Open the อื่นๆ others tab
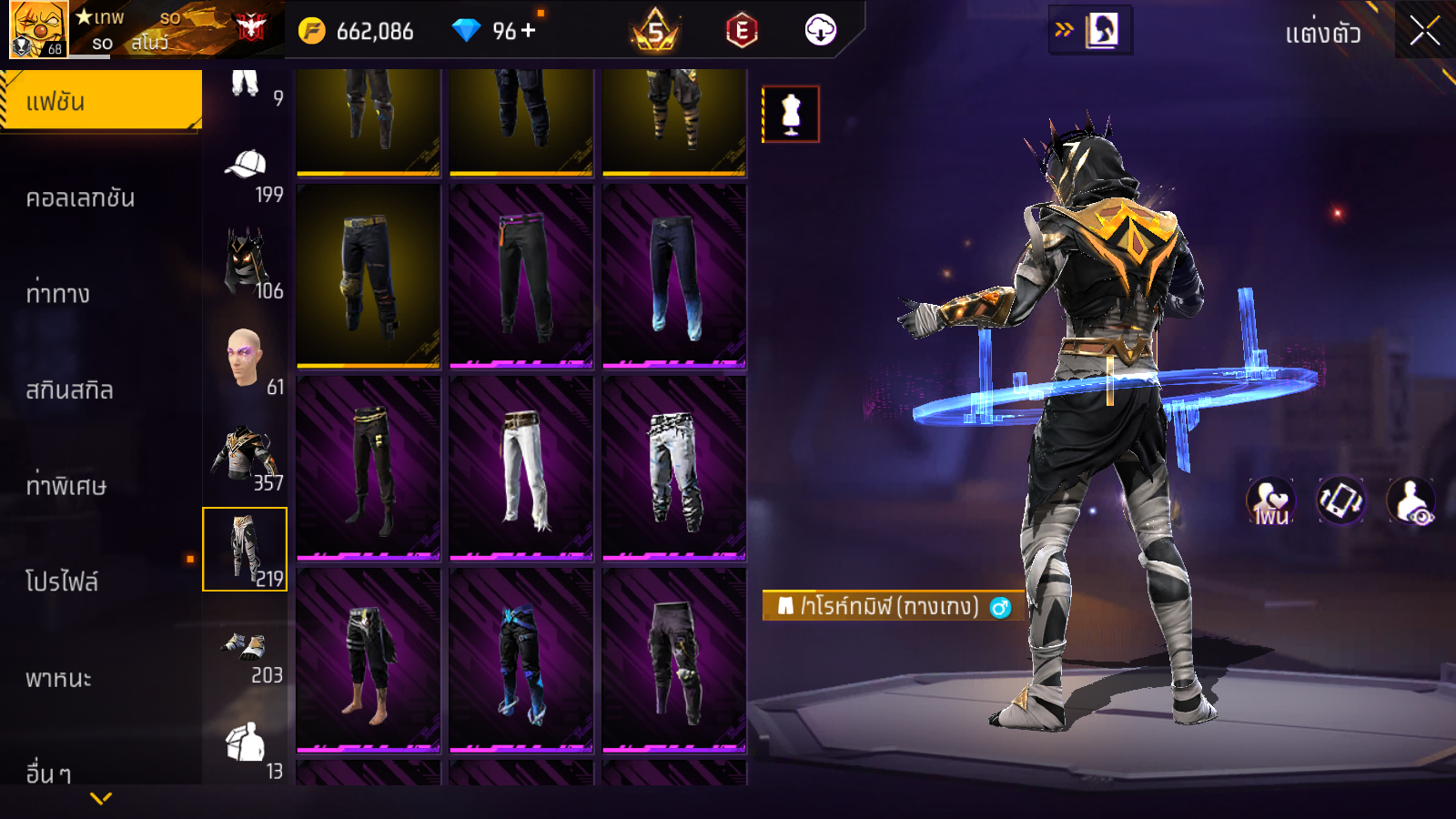 click(x=49, y=773)
